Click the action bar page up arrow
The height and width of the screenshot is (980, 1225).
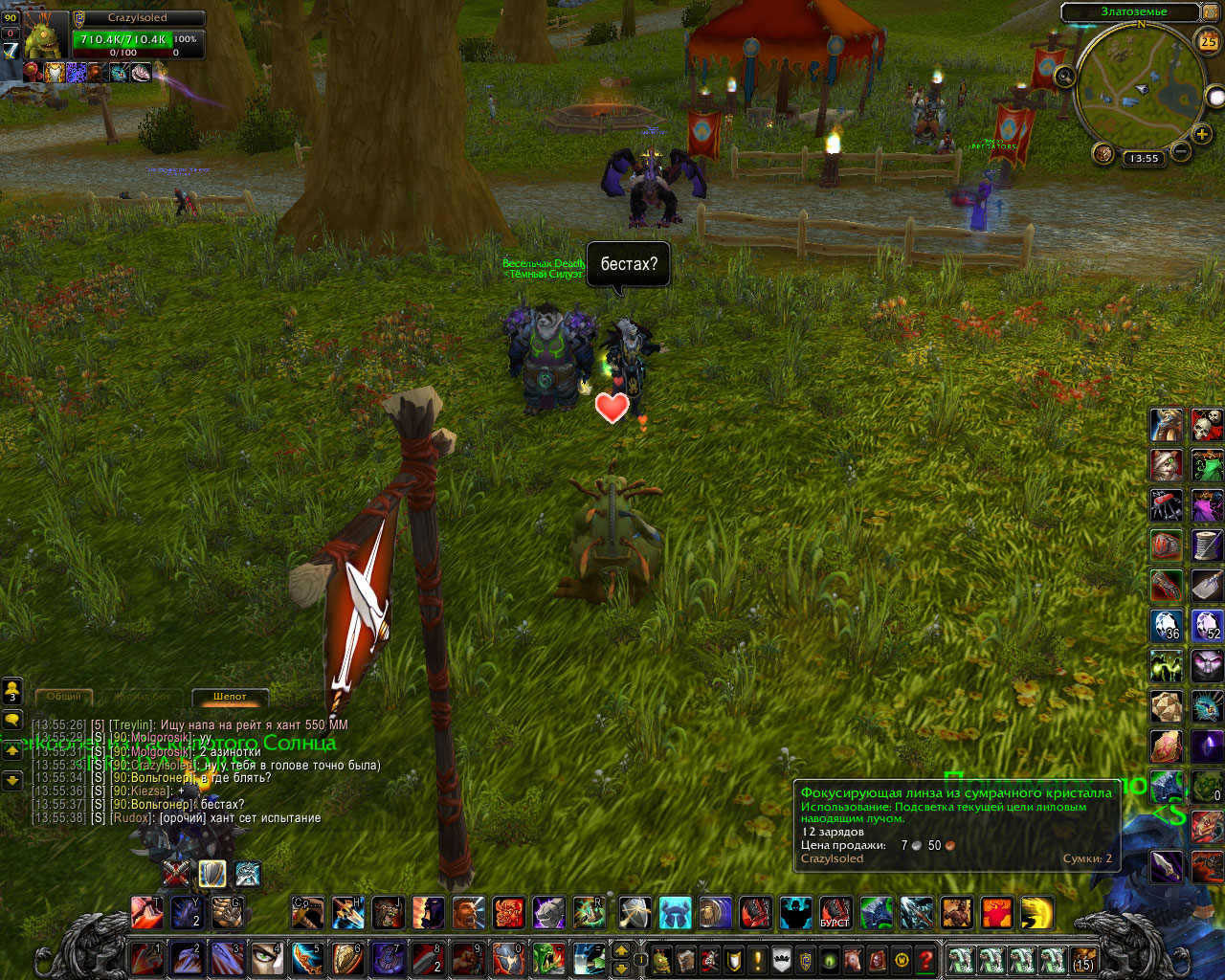click(621, 950)
